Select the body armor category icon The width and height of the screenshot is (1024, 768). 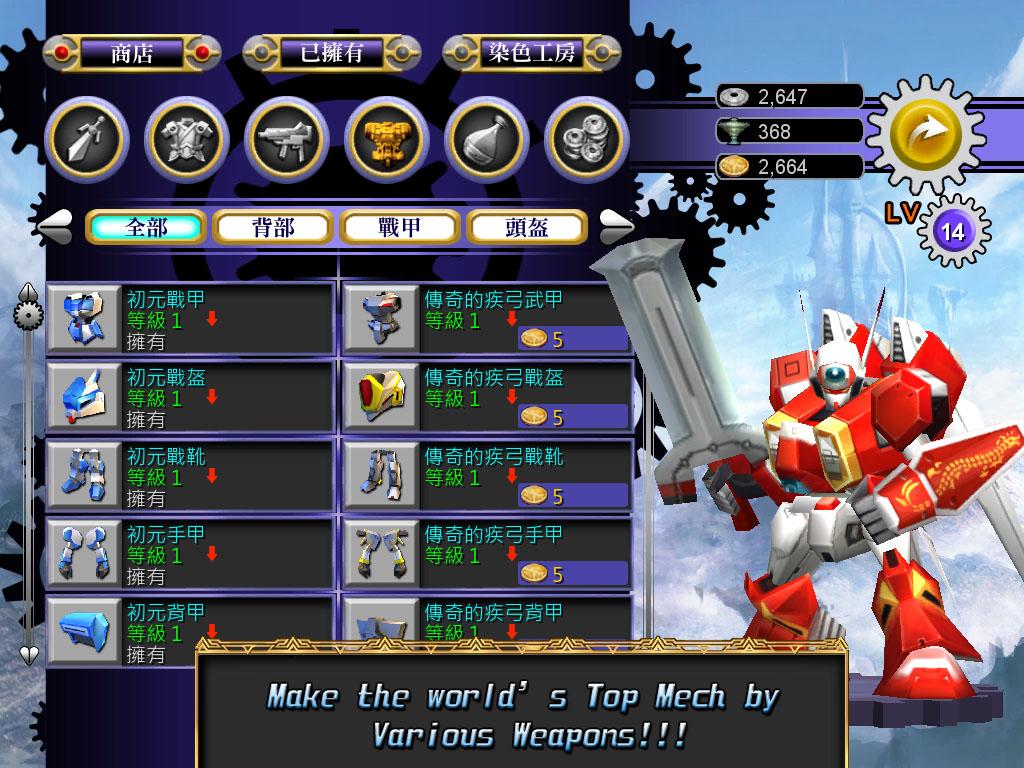tap(185, 138)
